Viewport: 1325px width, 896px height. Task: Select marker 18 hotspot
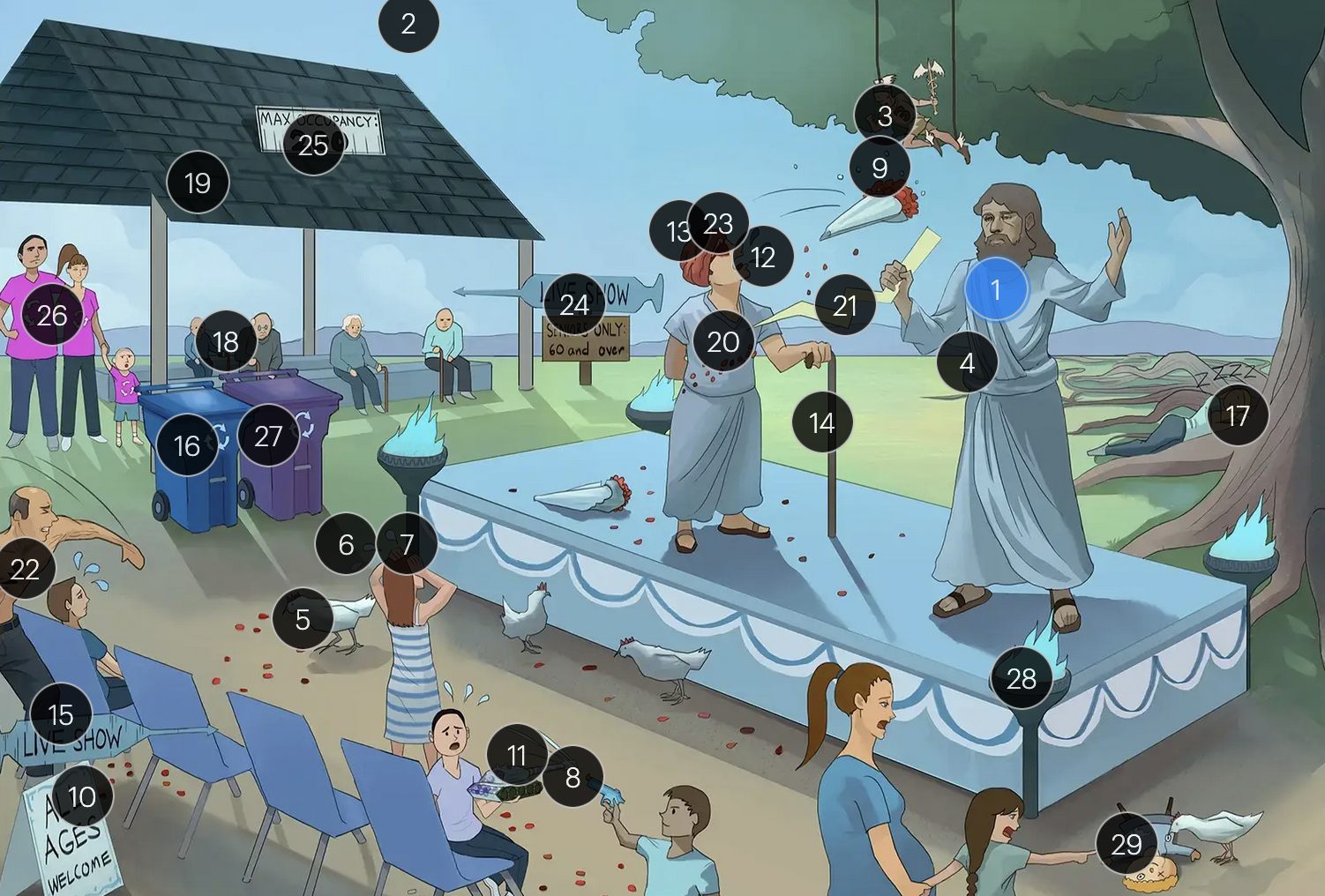point(226,341)
